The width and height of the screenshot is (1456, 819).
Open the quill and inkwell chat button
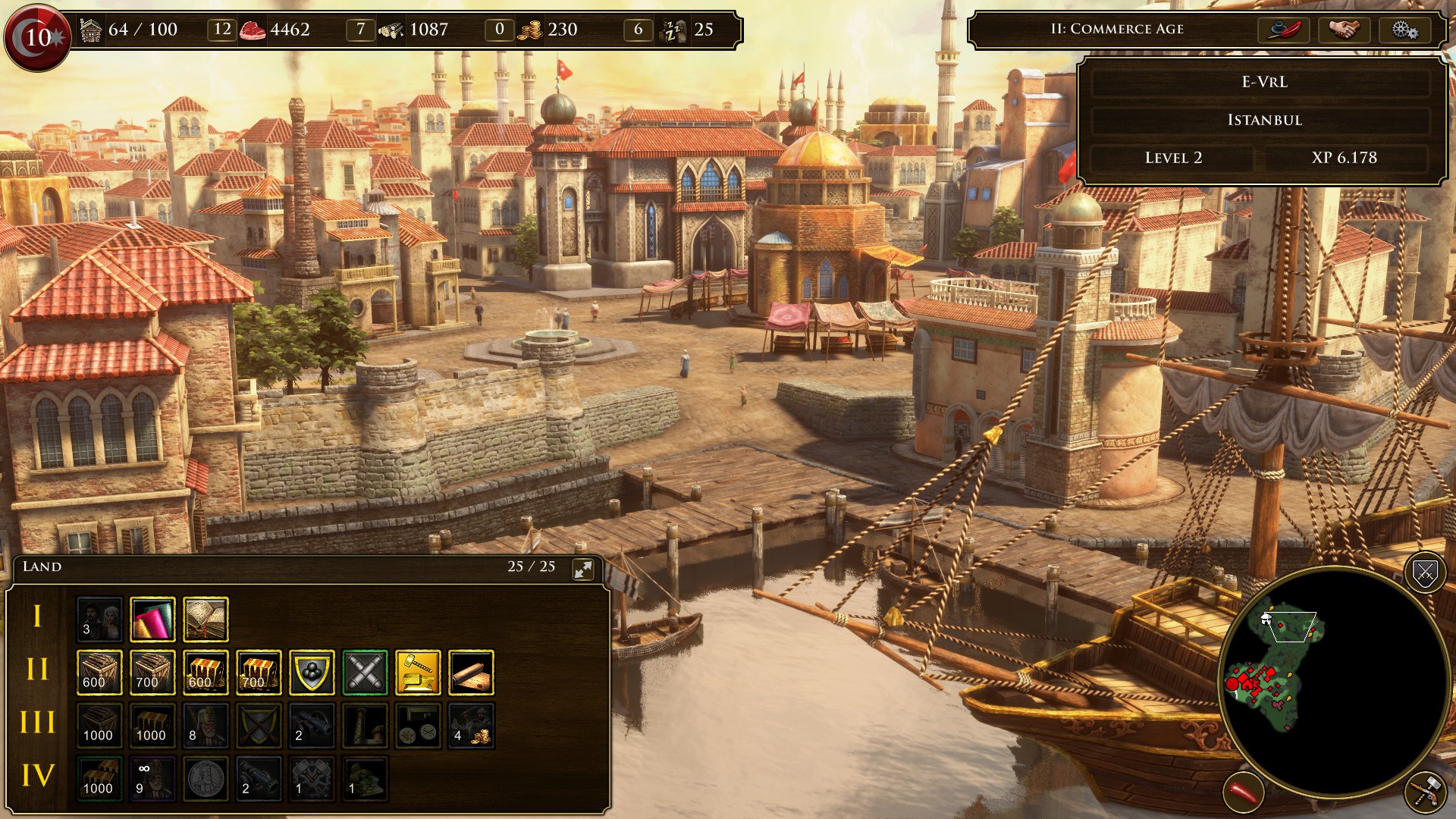click(1284, 30)
